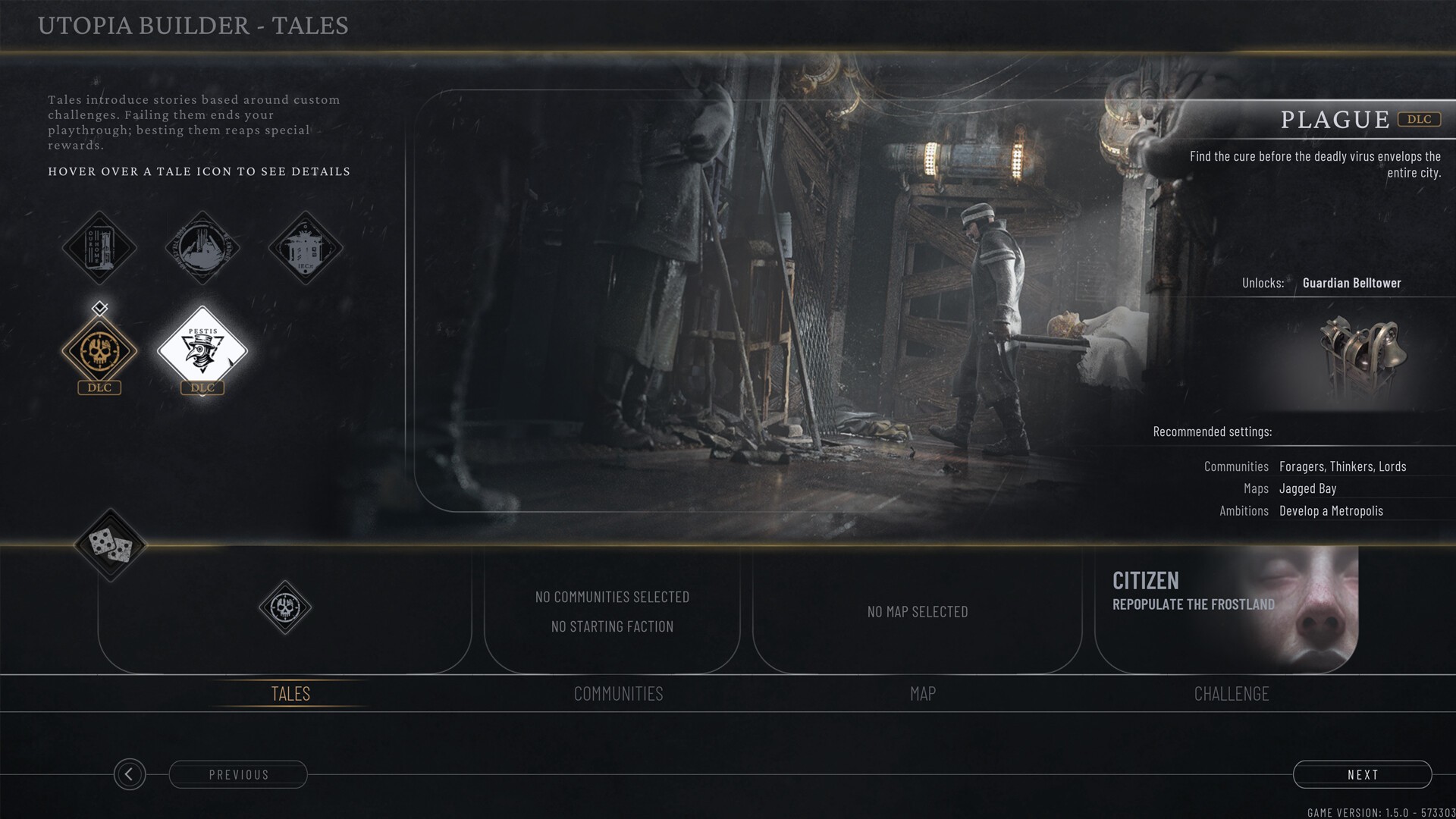Continue with the Next button

point(1362,774)
